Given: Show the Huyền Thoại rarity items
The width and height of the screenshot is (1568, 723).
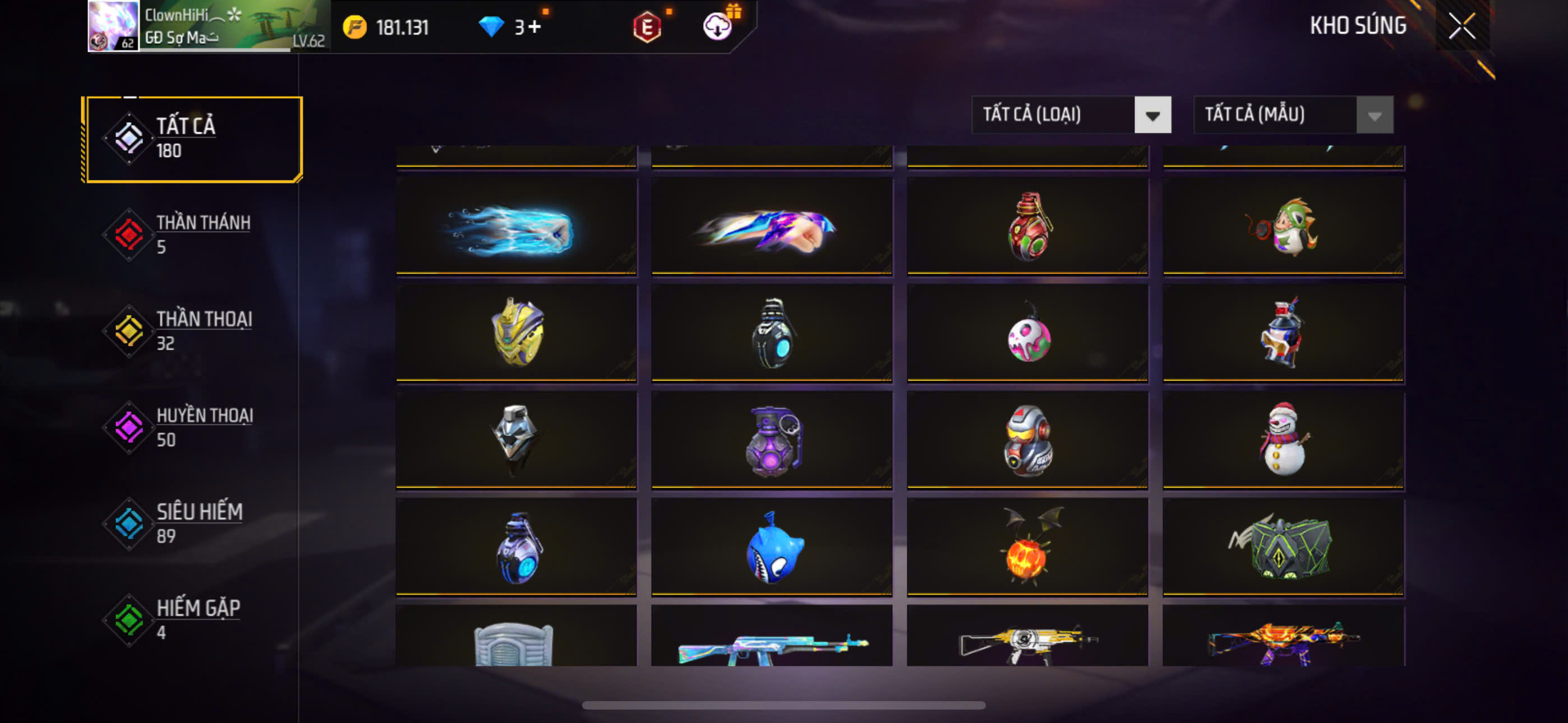Looking at the screenshot, I should (193, 427).
